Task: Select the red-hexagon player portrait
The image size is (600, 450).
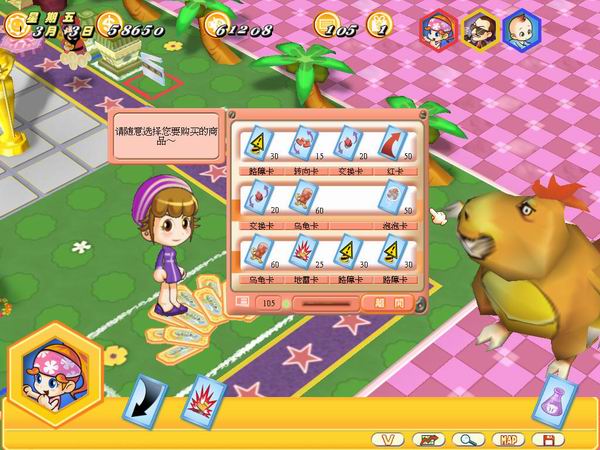Action: (438, 27)
